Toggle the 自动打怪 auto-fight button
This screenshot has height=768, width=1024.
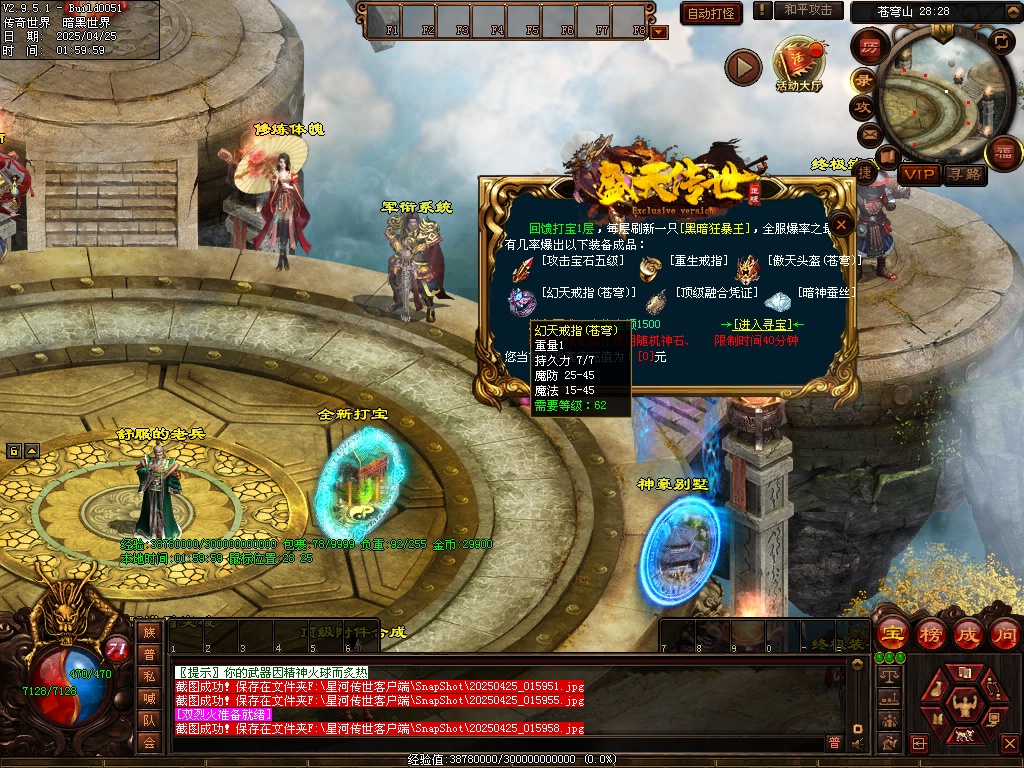coord(711,13)
